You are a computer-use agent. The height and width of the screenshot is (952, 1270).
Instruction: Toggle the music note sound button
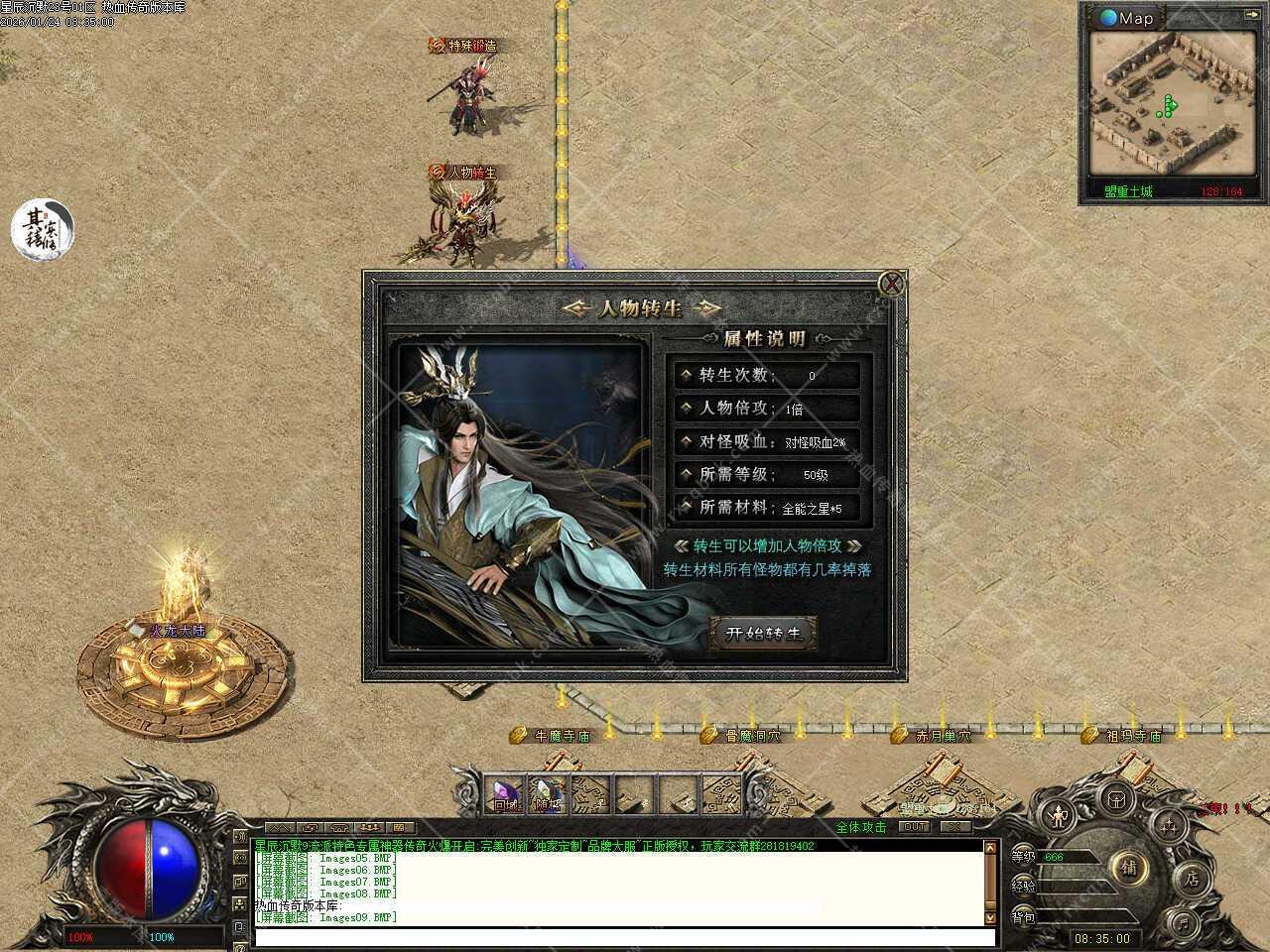click(x=1182, y=921)
